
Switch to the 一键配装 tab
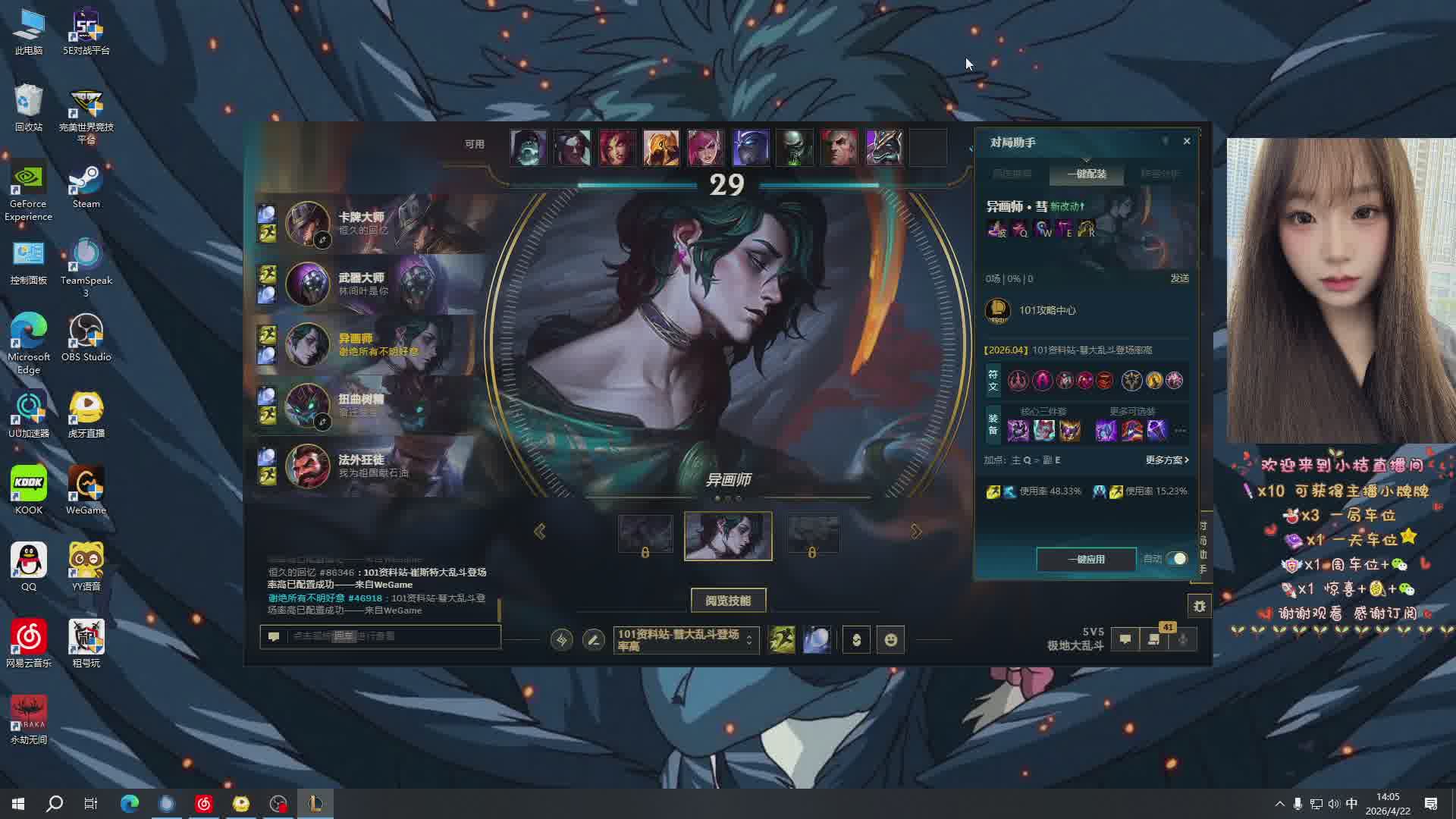1087,174
